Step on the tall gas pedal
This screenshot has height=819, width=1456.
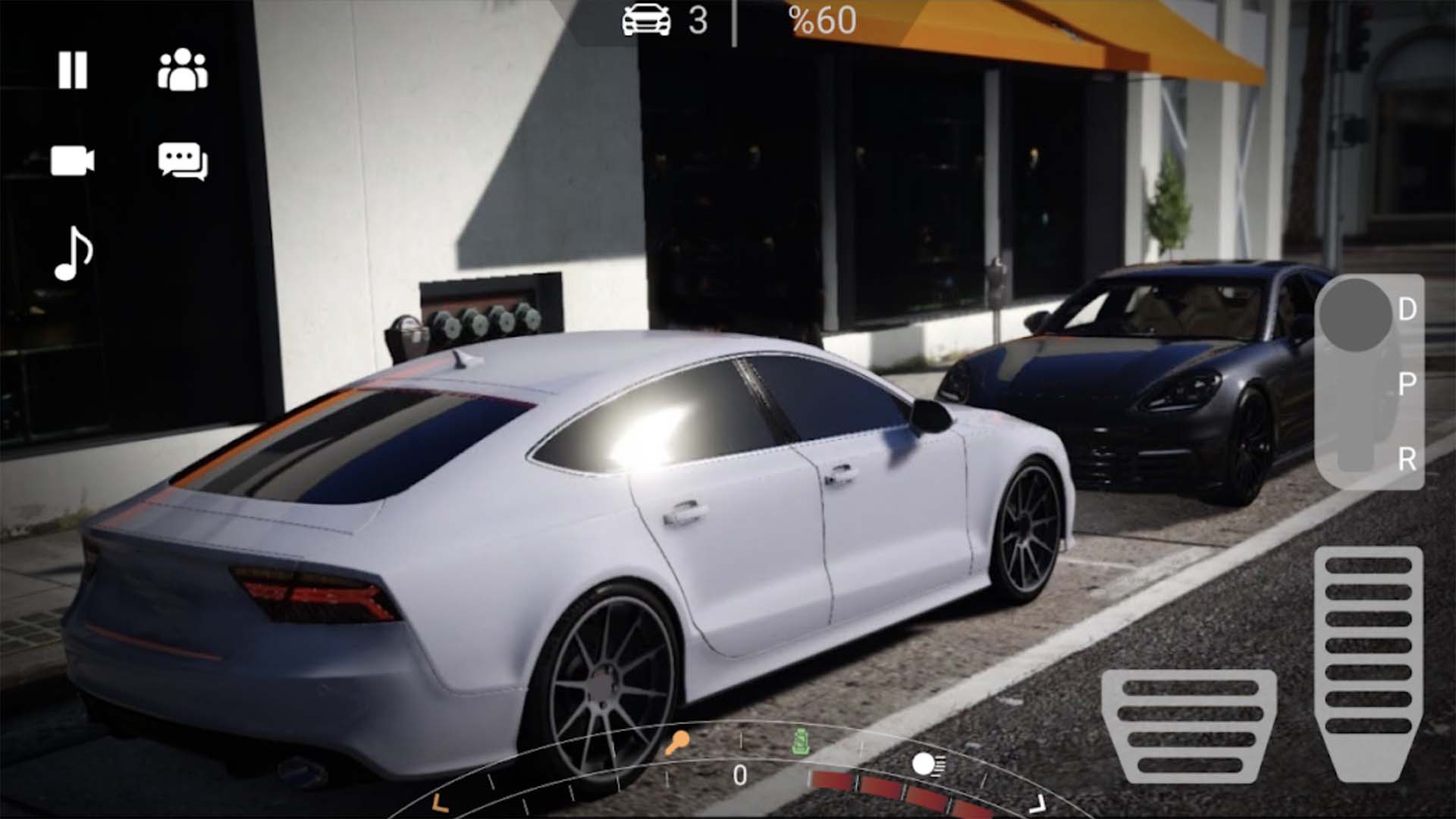(x=1368, y=661)
